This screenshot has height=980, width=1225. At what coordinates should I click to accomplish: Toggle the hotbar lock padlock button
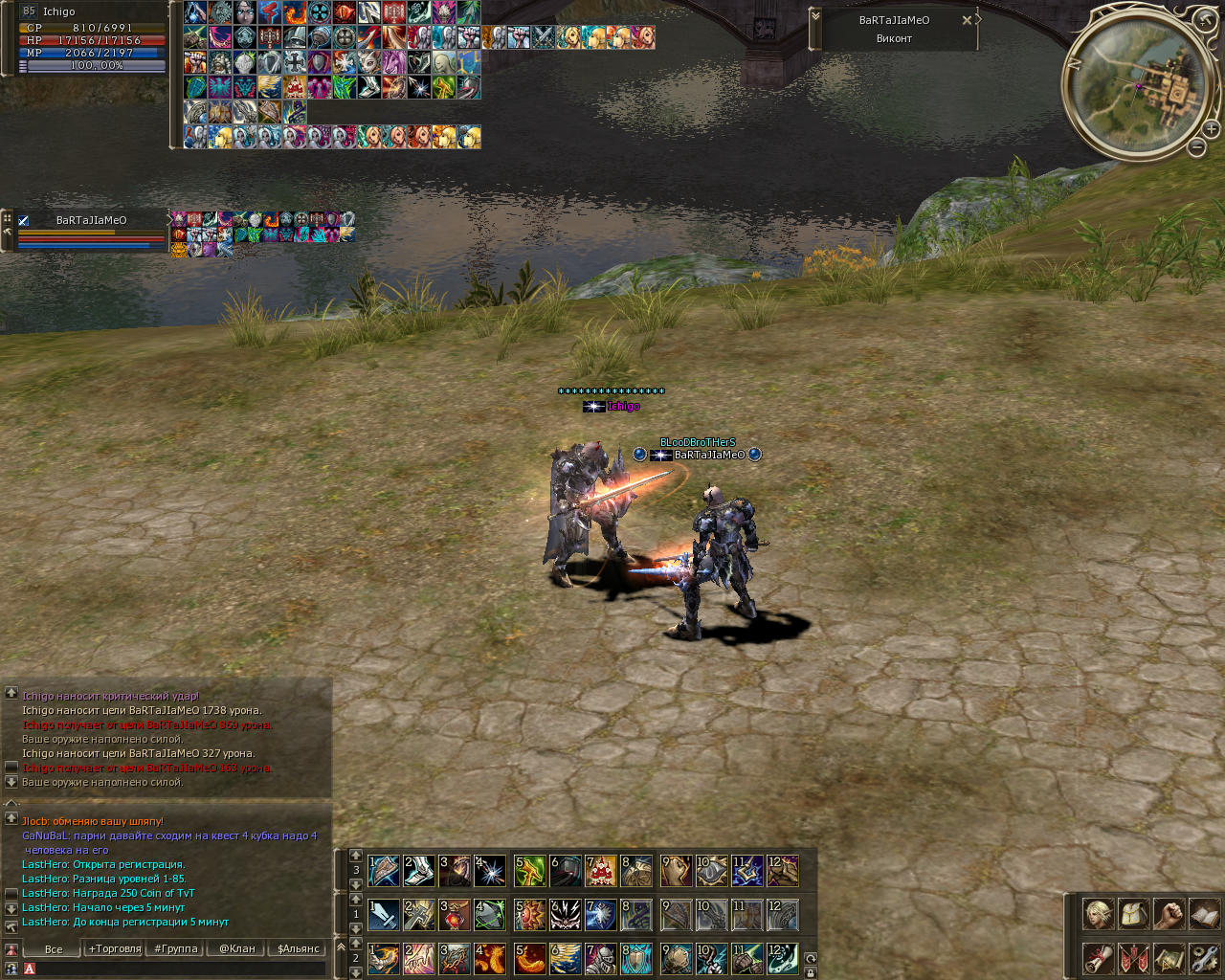tap(811, 972)
